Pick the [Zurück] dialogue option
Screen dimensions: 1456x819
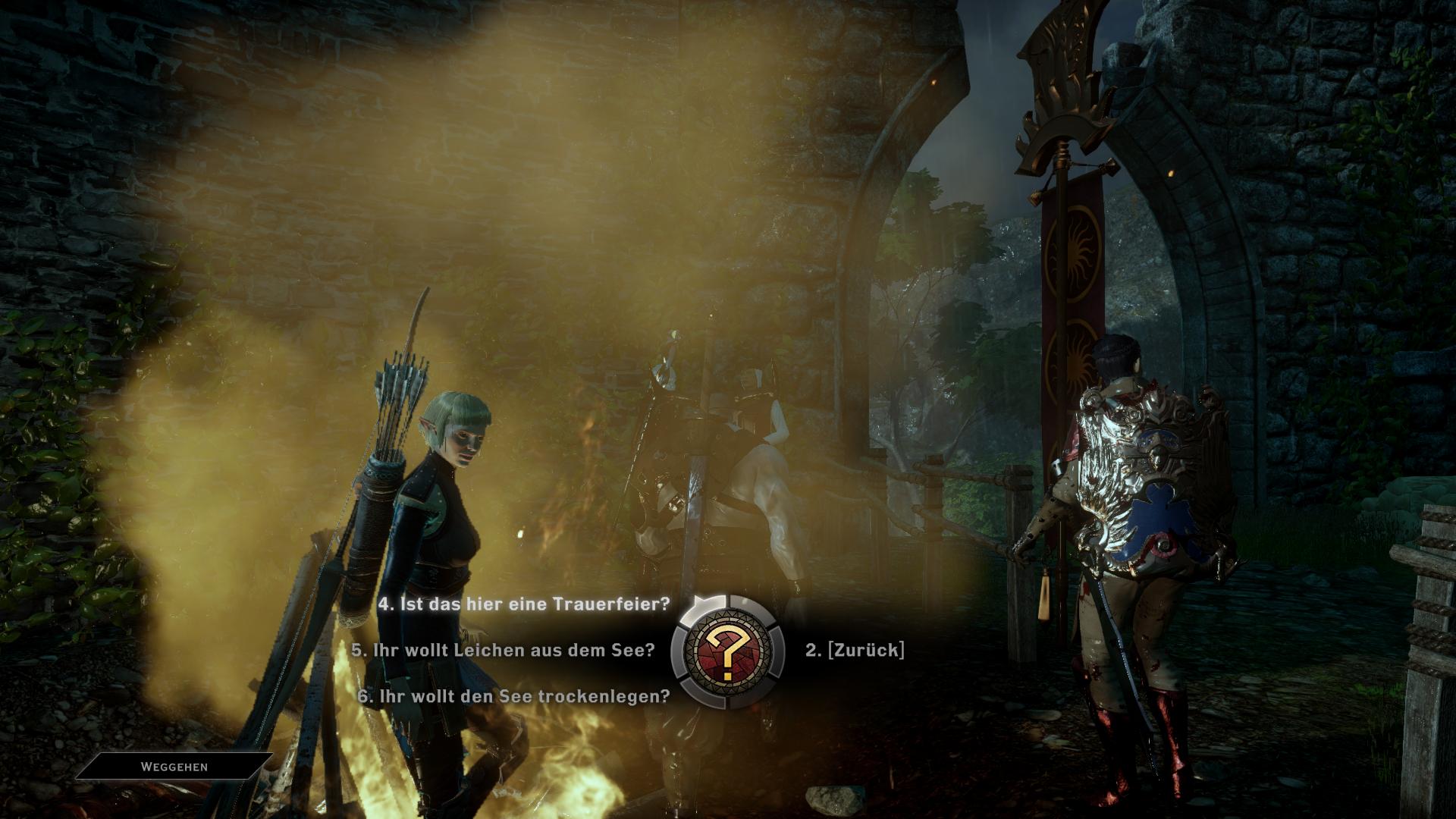pos(855,650)
